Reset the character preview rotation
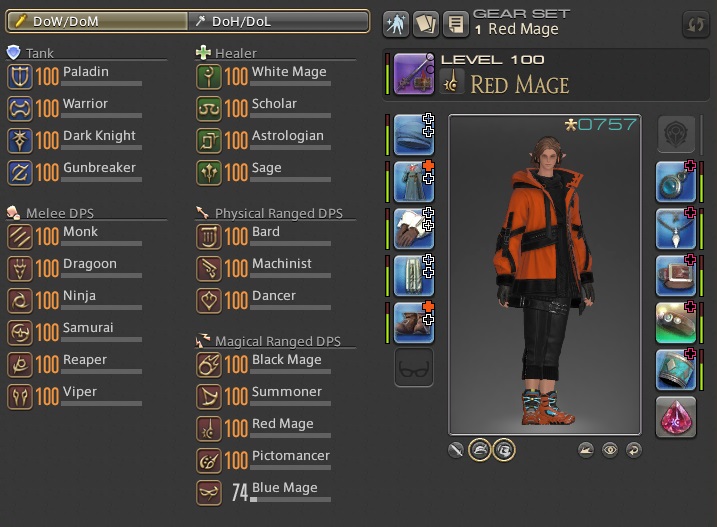717x527 pixels. pyautogui.click(x=633, y=450)
